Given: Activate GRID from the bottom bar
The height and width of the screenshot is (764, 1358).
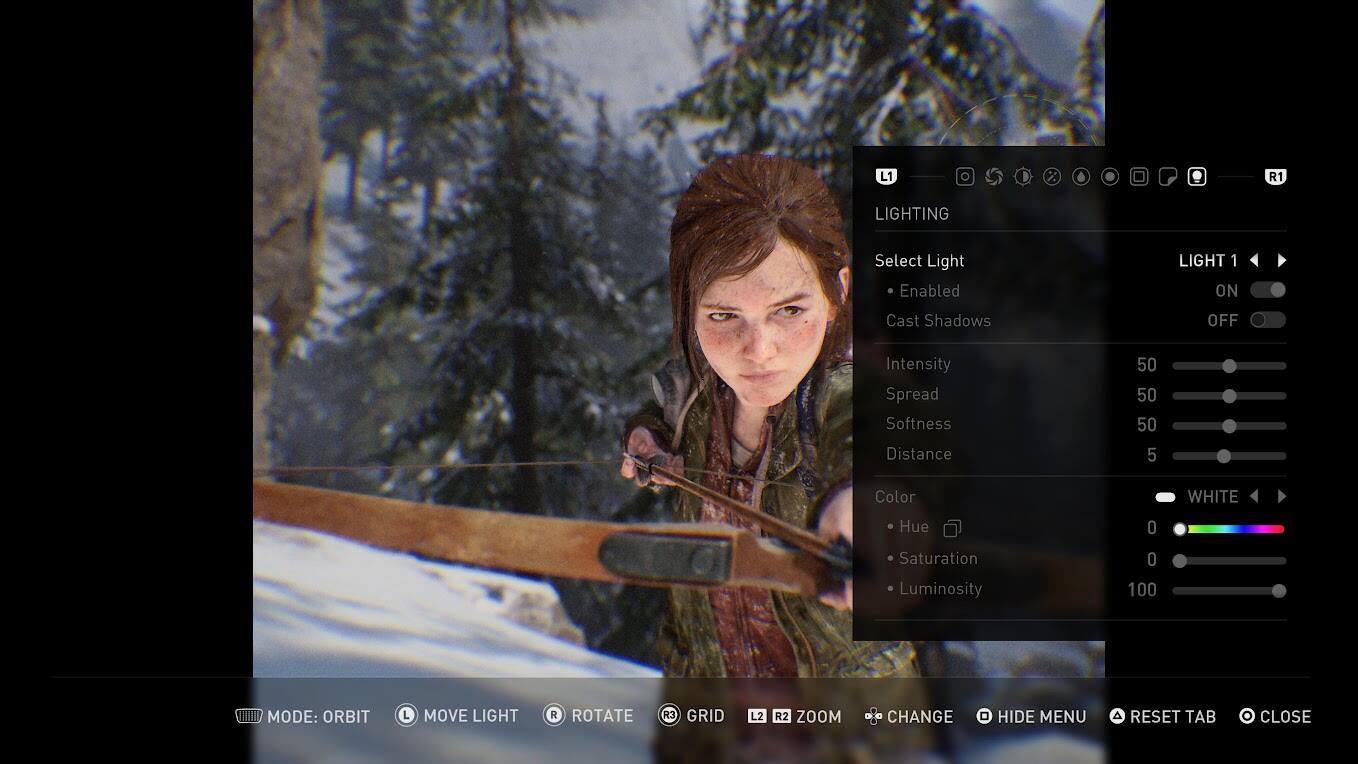Looking at the screenshot, I should coord(691,716).
